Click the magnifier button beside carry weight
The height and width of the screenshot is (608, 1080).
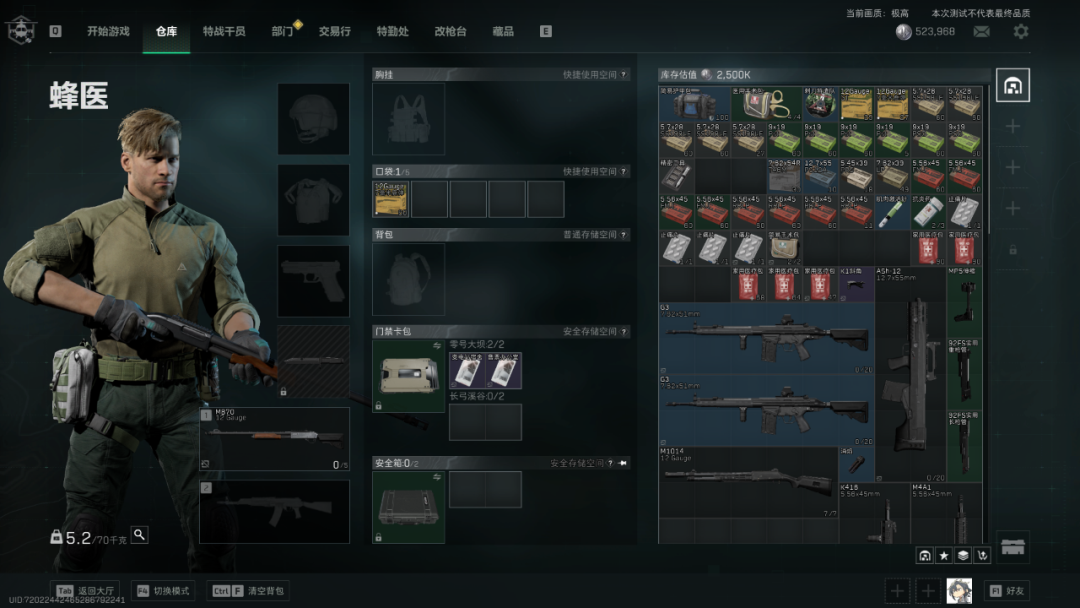pos(139,535)
